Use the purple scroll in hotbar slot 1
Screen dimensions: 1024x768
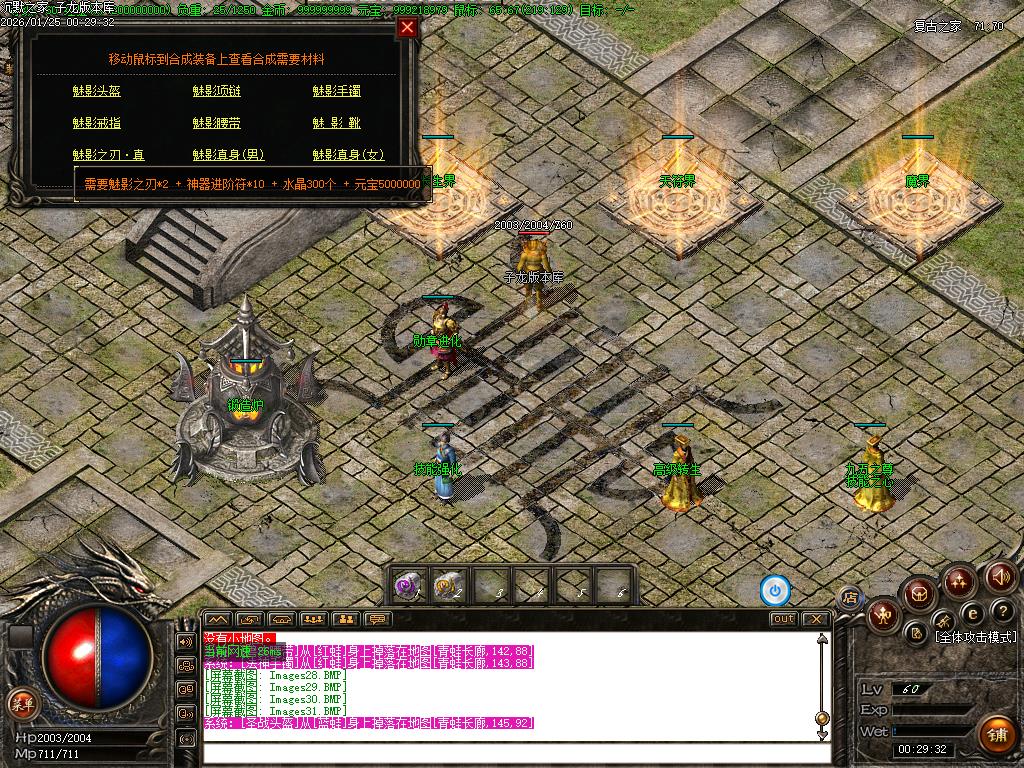click(x=406, y=585)
